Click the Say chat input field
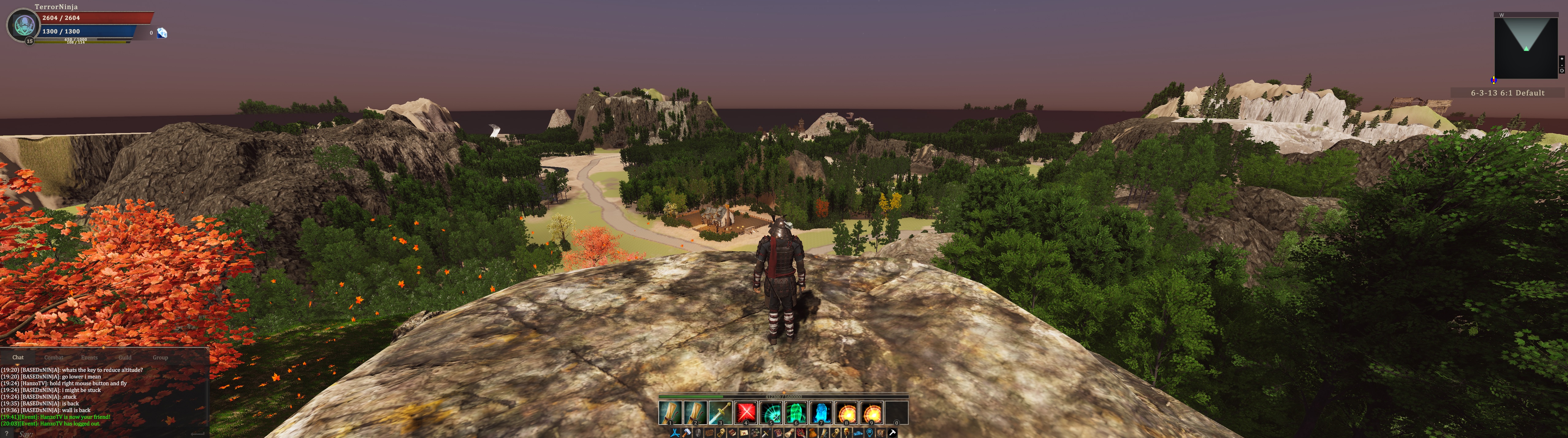The image size is (1568, 438). click(104, 434)
